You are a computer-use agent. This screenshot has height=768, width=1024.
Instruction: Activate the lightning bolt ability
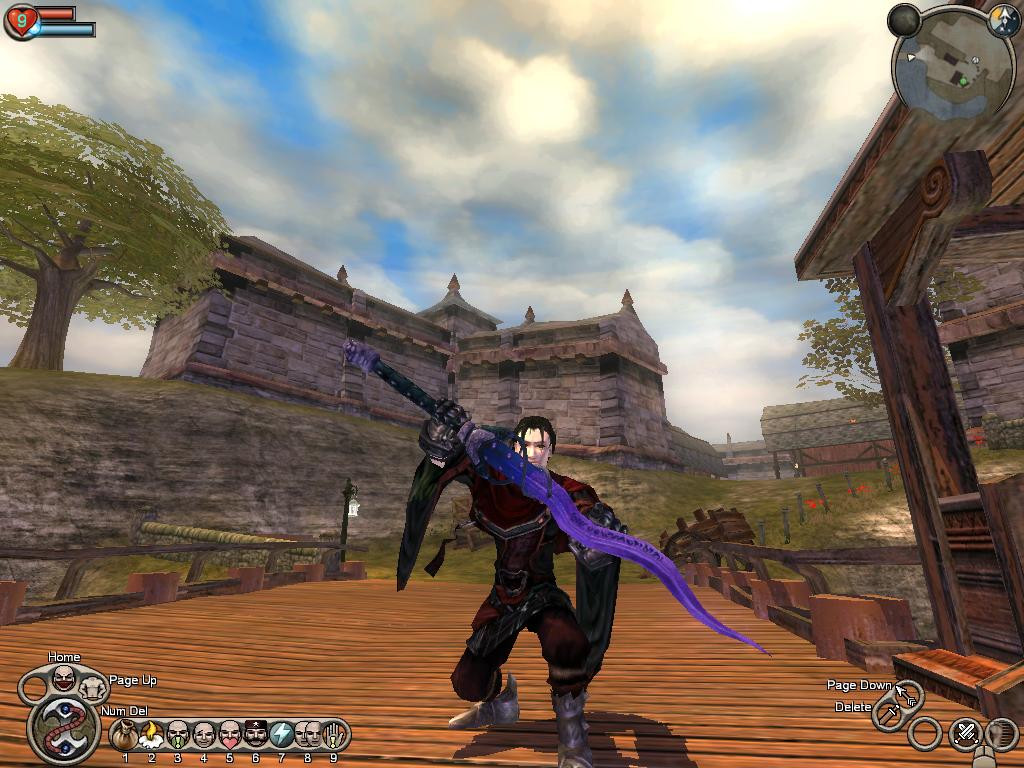282,736
